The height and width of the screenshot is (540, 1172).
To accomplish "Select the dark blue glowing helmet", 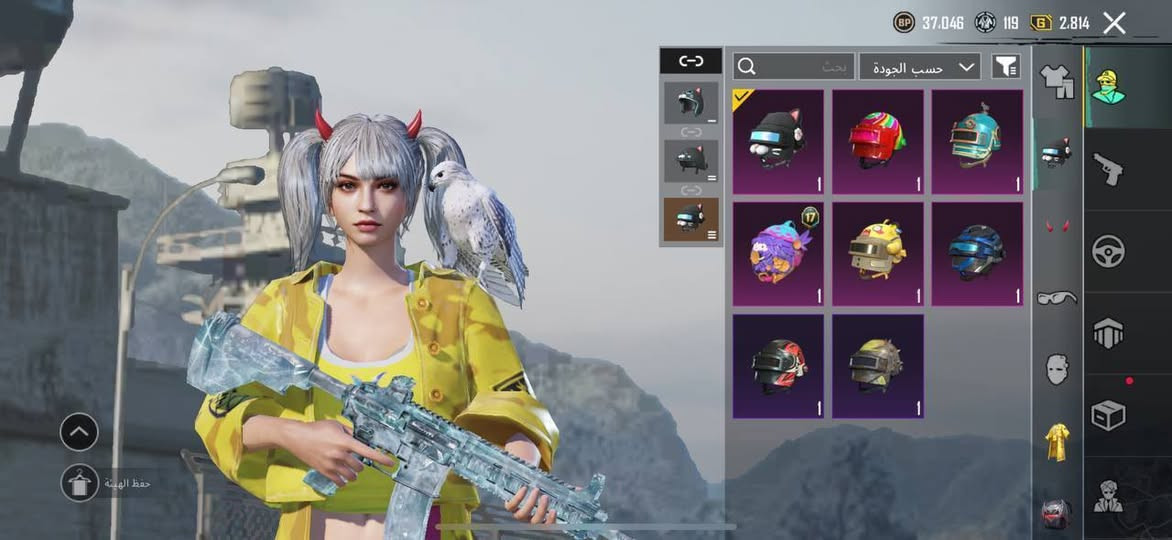I will point(977,254).
